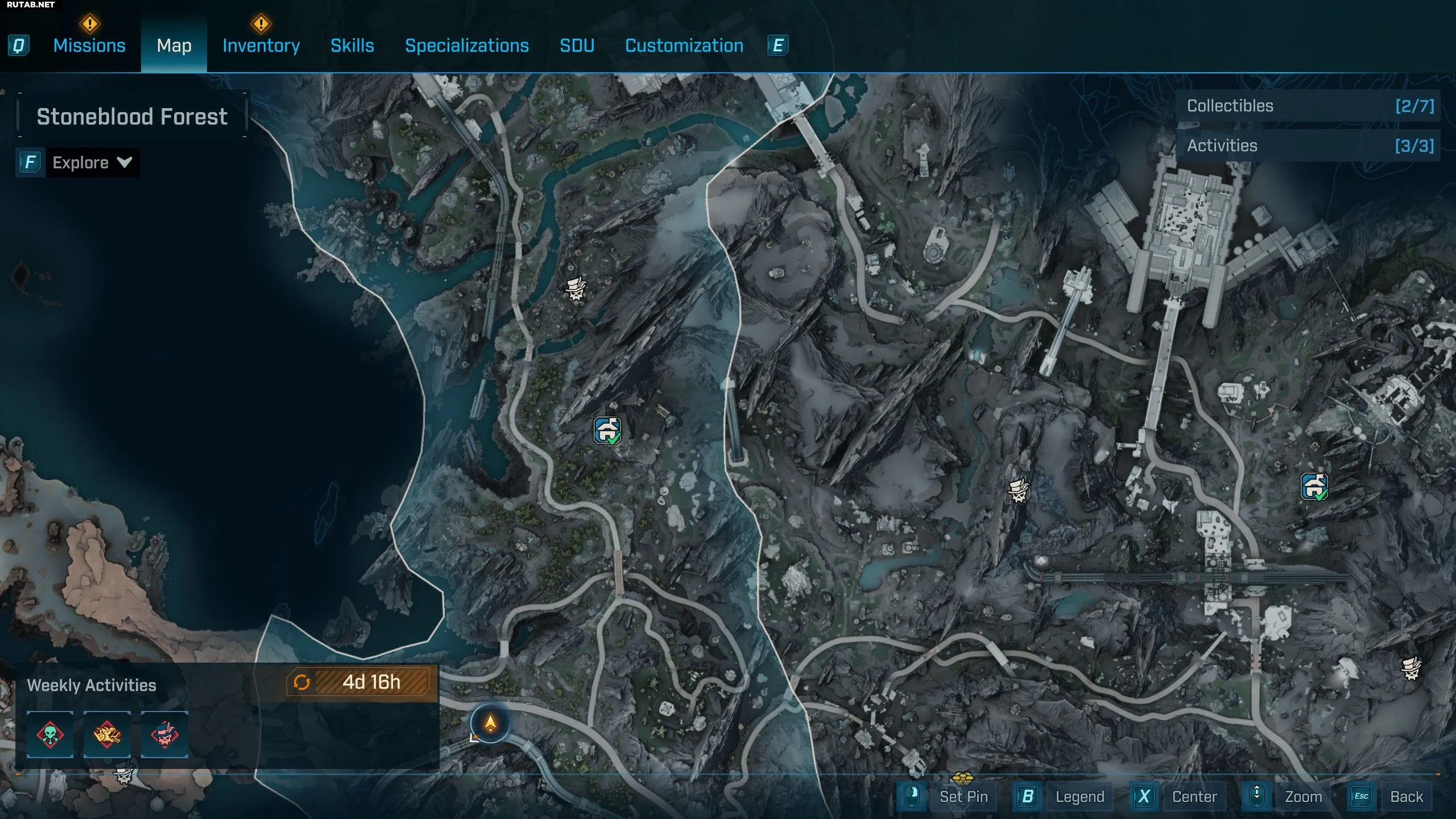The height and width of the screenshot is (819, 1456).
Task: Select the green skull weekly activity
Action: (50, 734)
